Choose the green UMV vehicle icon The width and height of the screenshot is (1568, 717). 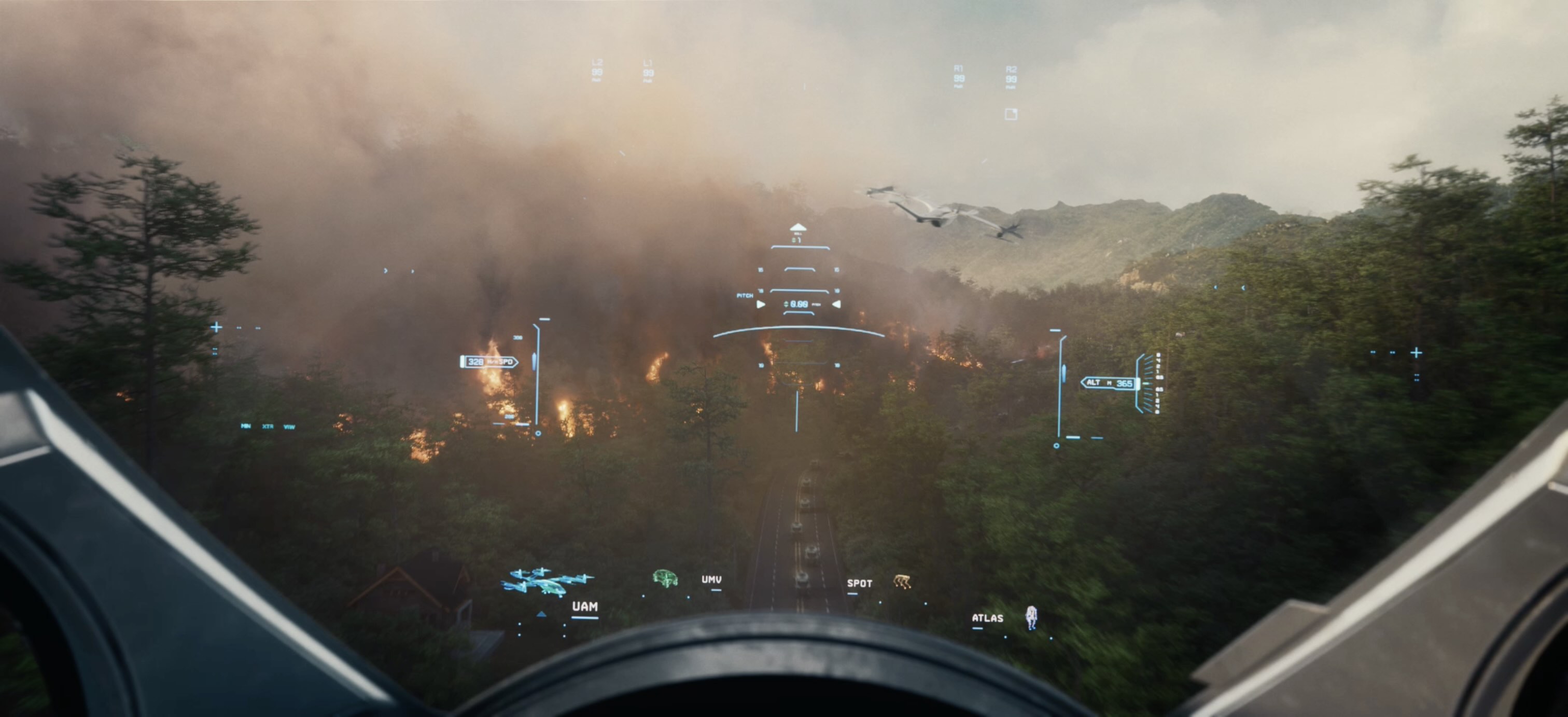(665, 577)
